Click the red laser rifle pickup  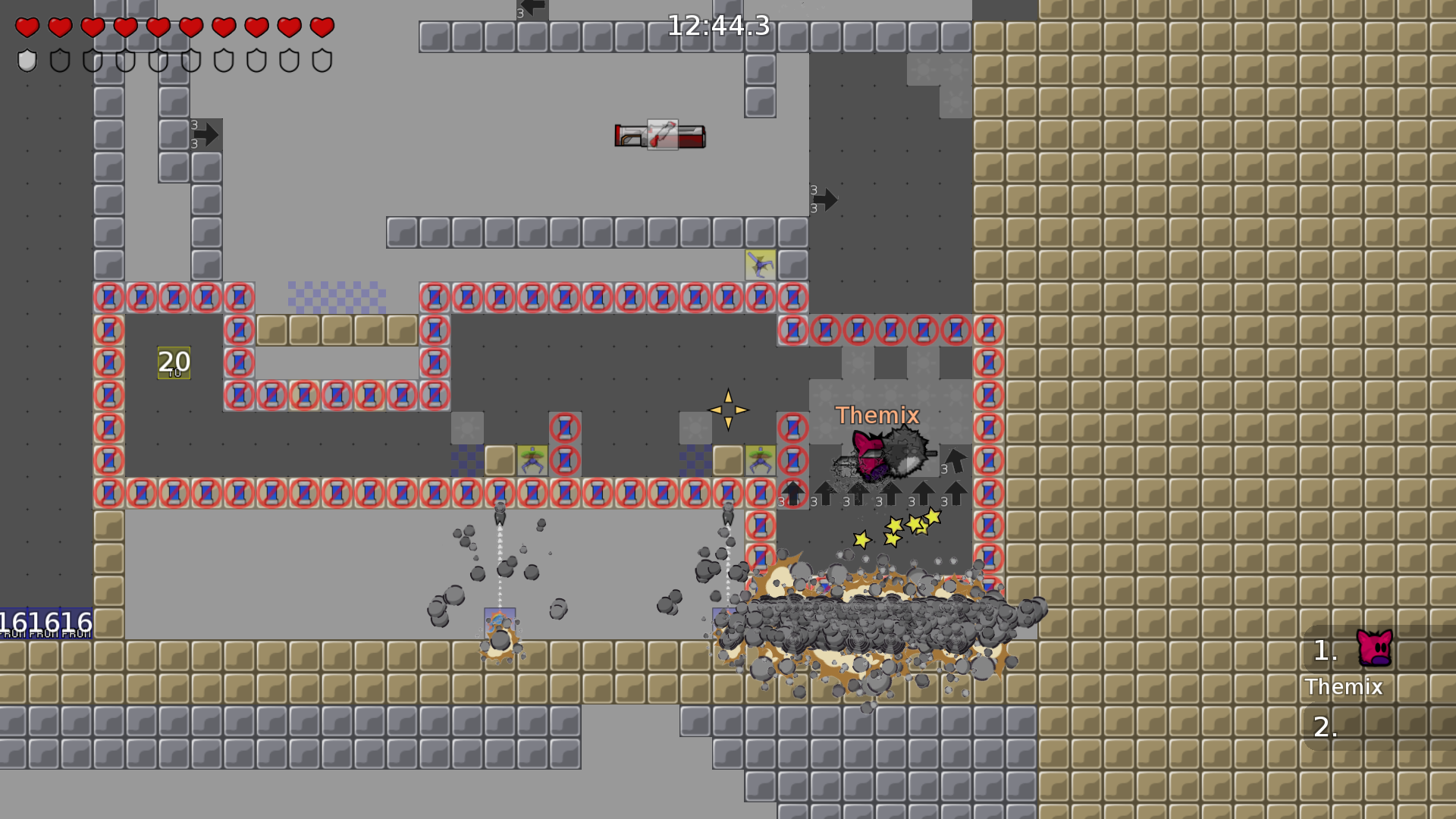pyautogui.click(x=661, y=136)
